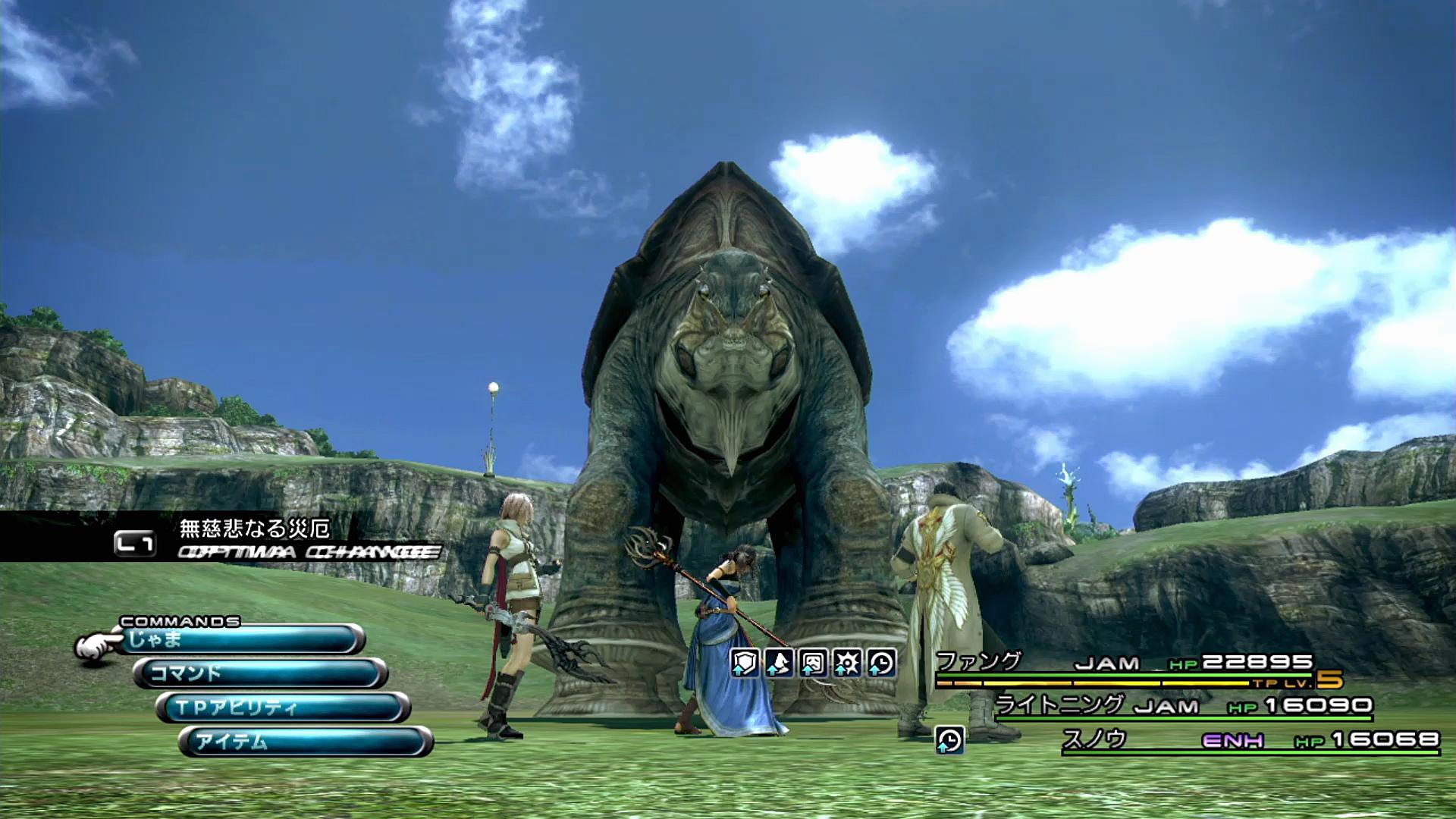Screen dimensions: 1456x819
Task: Select party leader ファング's name
Action: click(x=979, y=661)
